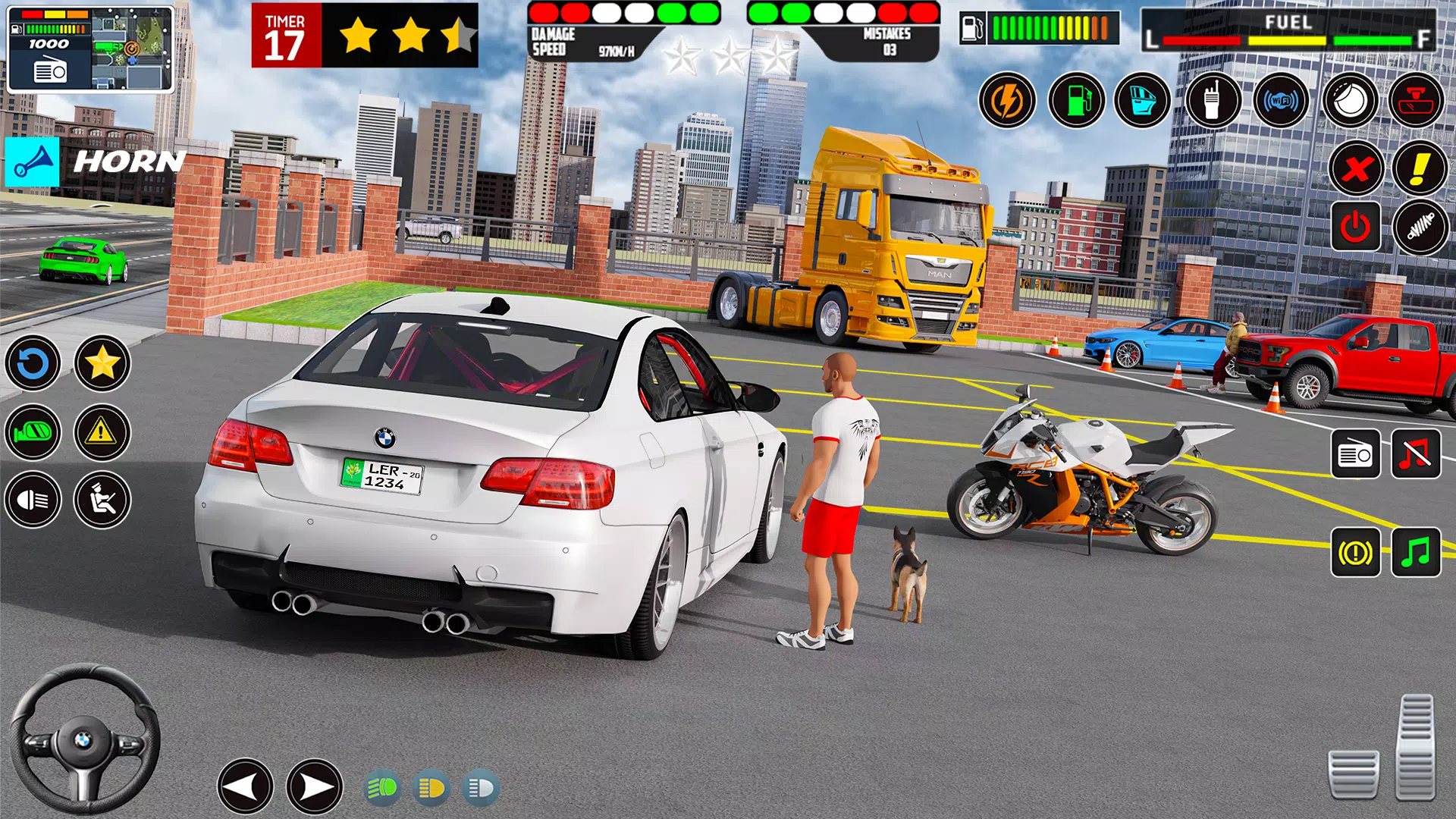The height and width of the screenshot is (819, 1456).
Task: Click the red X button
Action: click(1356, 168)
